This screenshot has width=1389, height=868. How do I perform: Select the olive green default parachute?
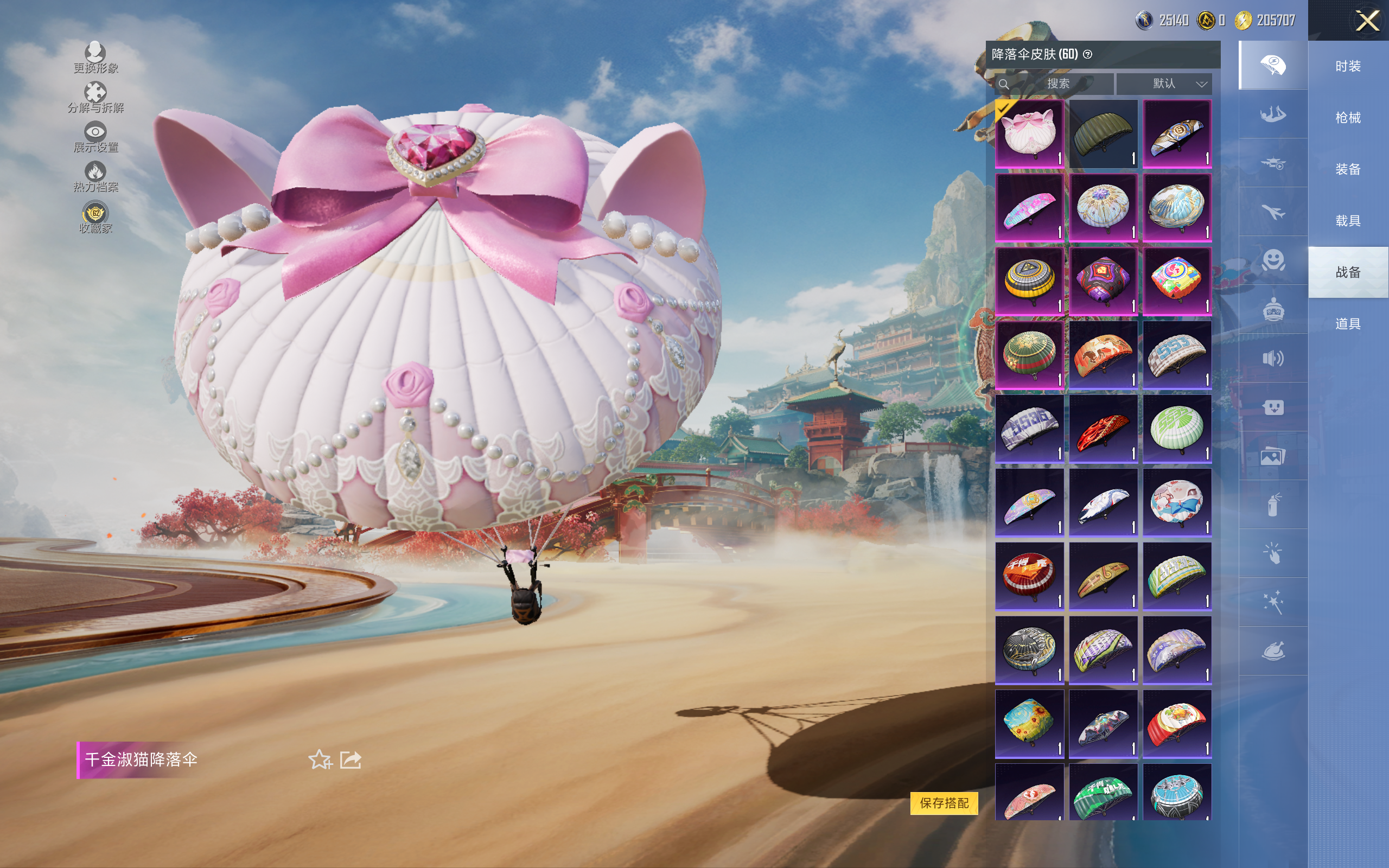pyautogui.click(x=1103, y=134)
